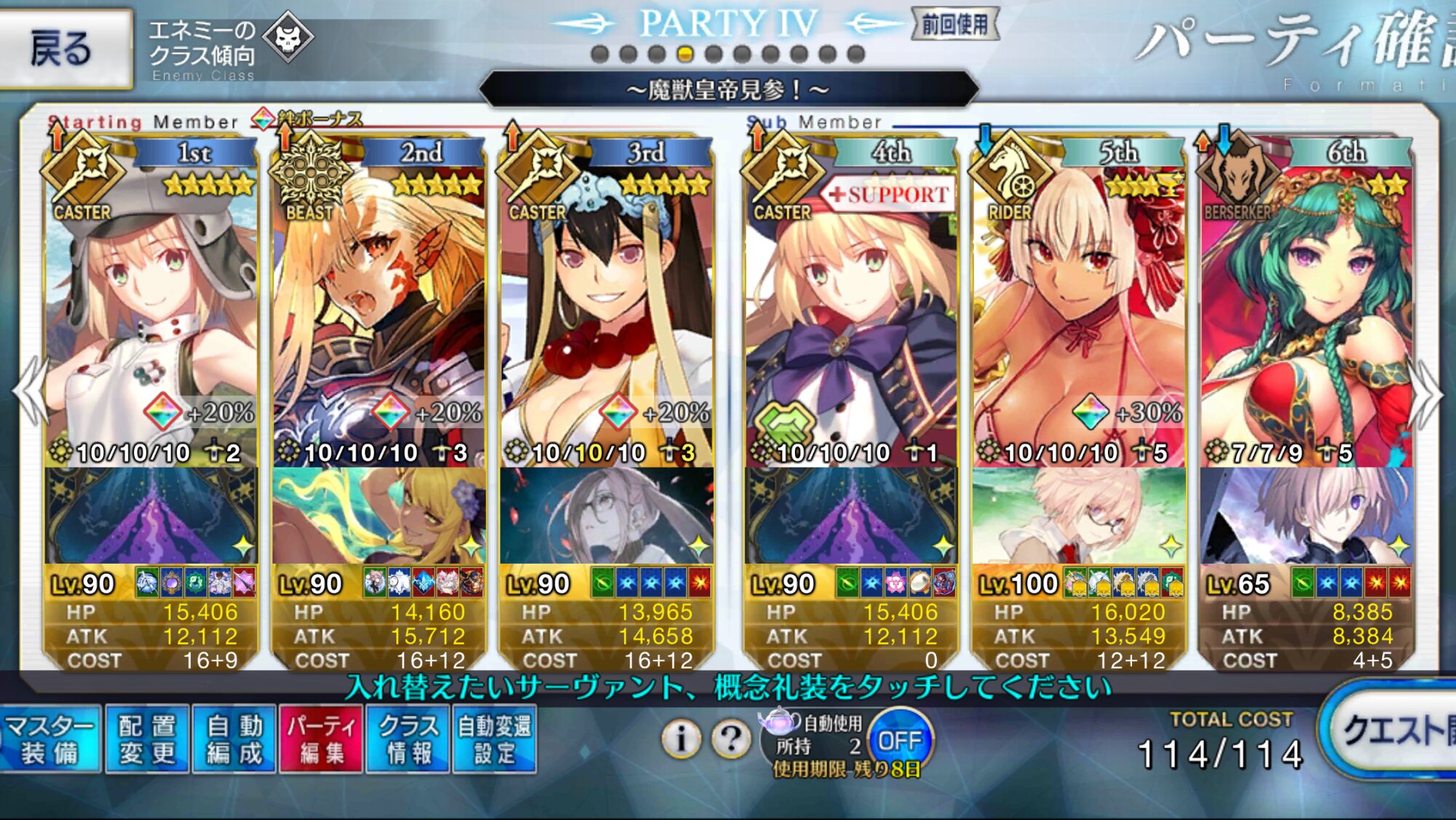Show クラス情報 class info
This screenshot has width=1456, height=820.
408,738
